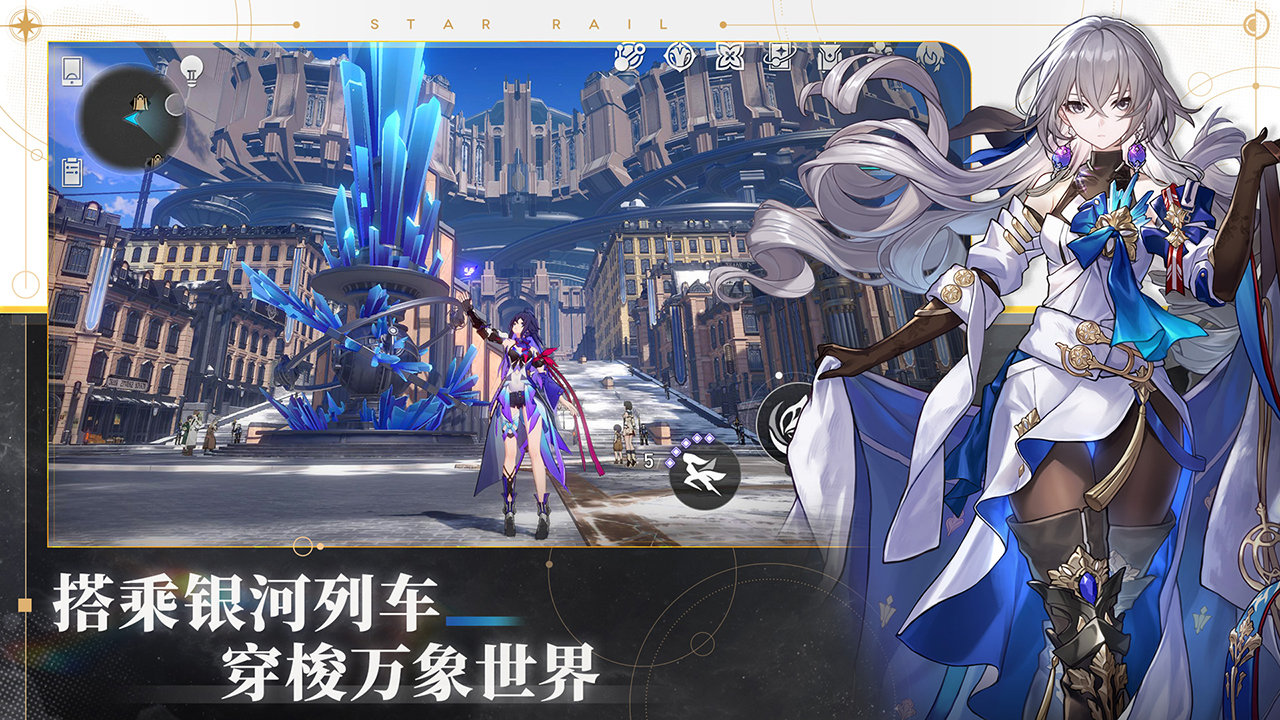Open the phone menu icon near the minimap
Viewport: 1280px width, 720px height.
pos(72,71)
